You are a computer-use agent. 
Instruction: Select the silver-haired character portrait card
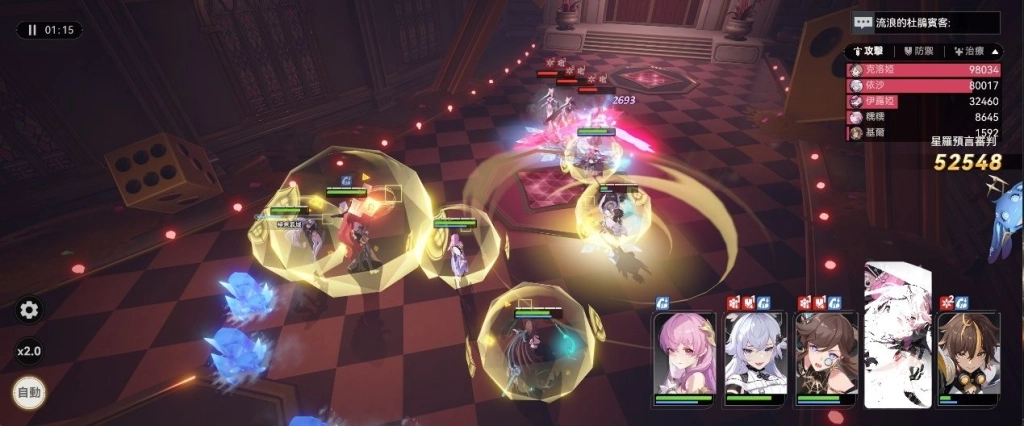click(x=755, y=357)
